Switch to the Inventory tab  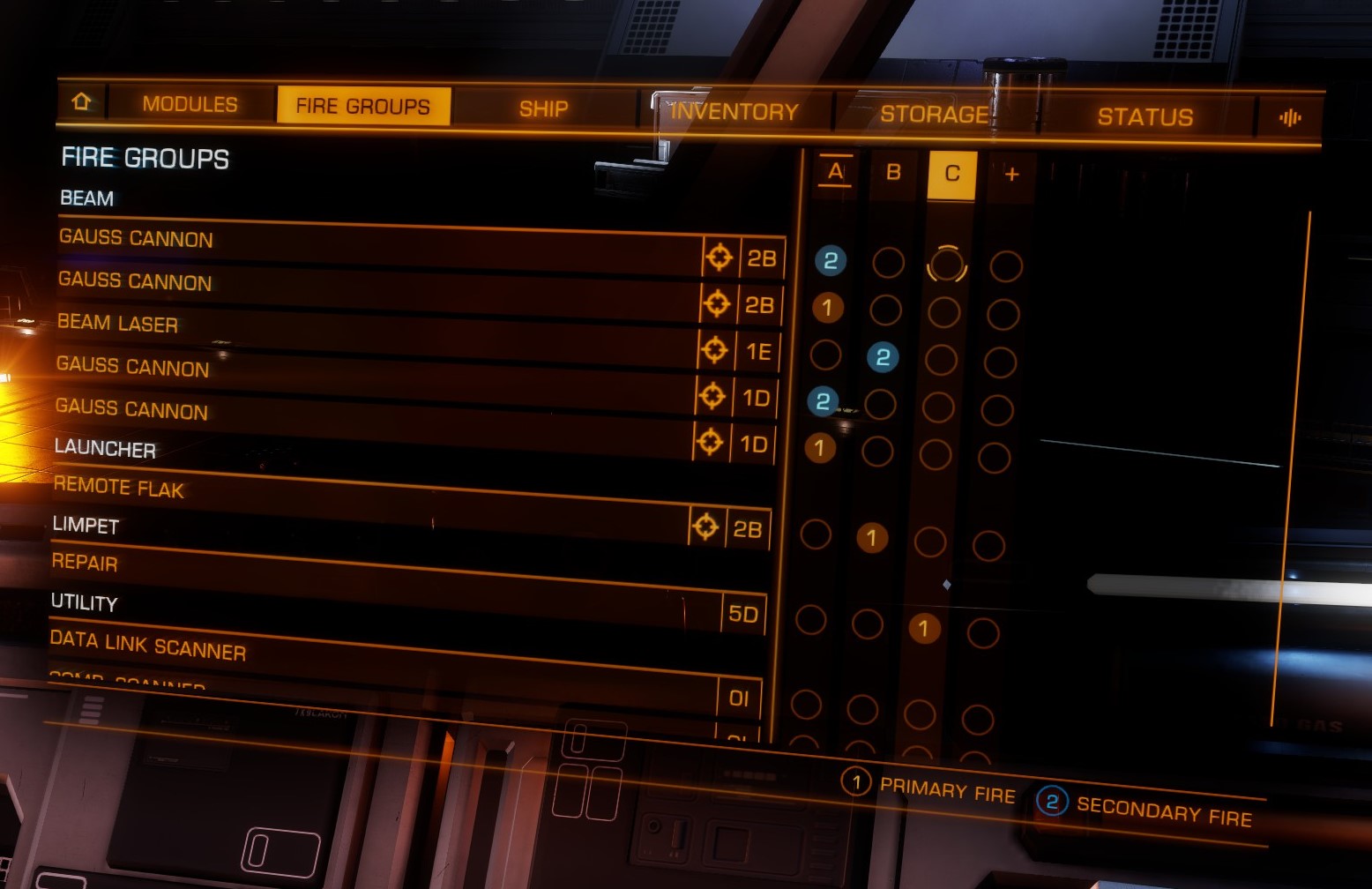click(734, 112)
